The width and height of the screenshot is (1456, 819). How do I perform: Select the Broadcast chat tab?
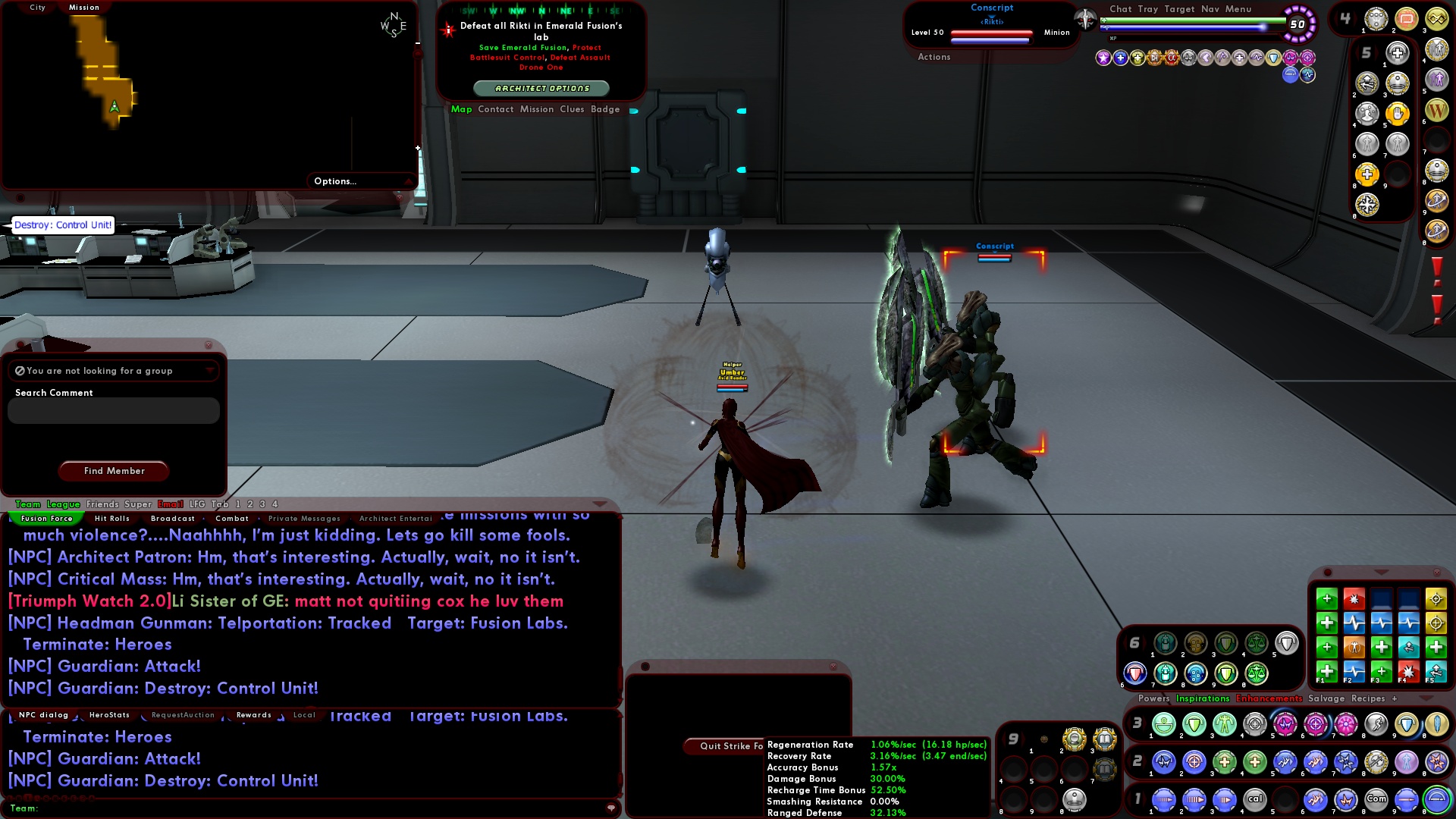172,518
